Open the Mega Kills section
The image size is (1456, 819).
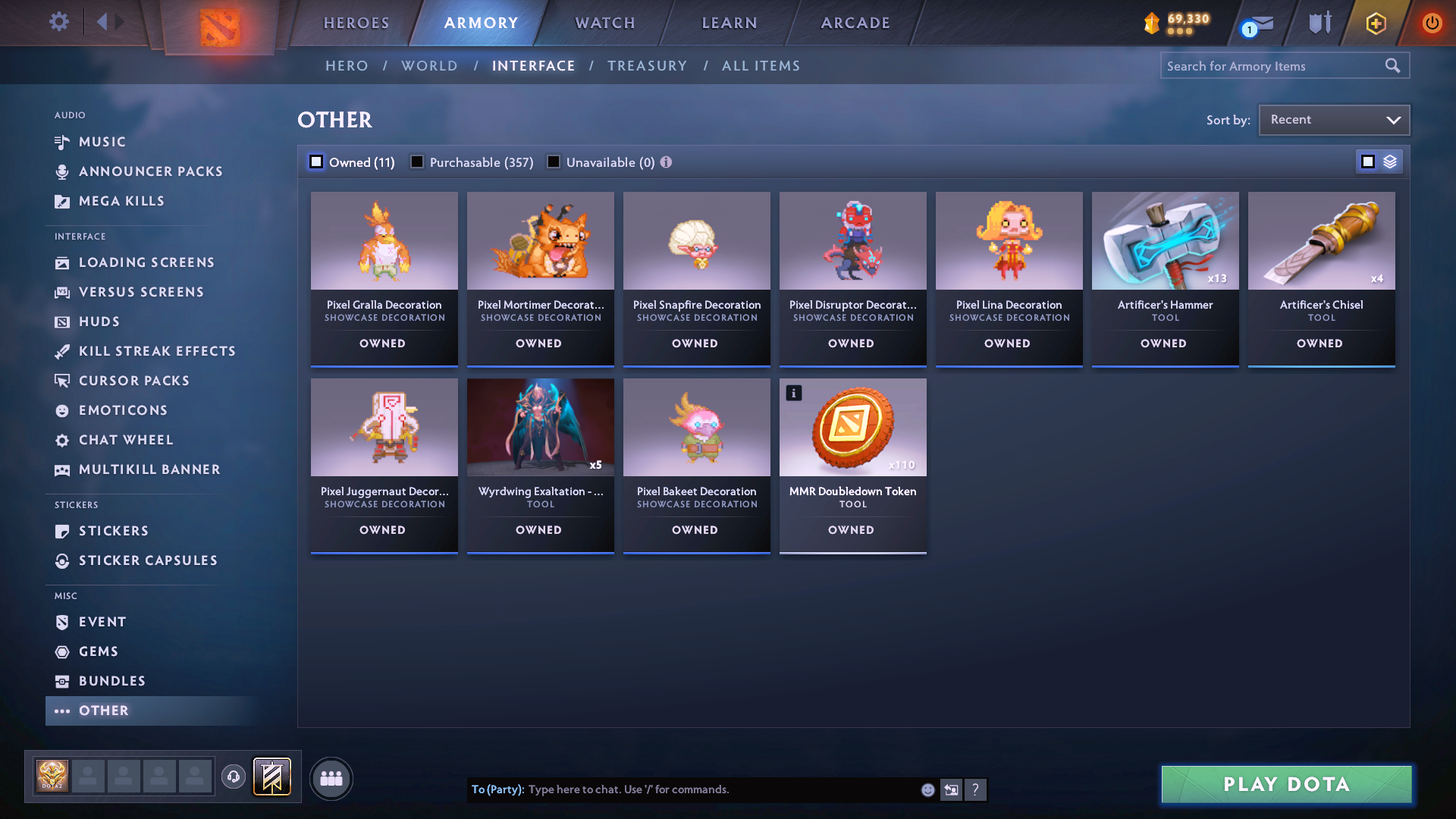[x=121, y=201]
